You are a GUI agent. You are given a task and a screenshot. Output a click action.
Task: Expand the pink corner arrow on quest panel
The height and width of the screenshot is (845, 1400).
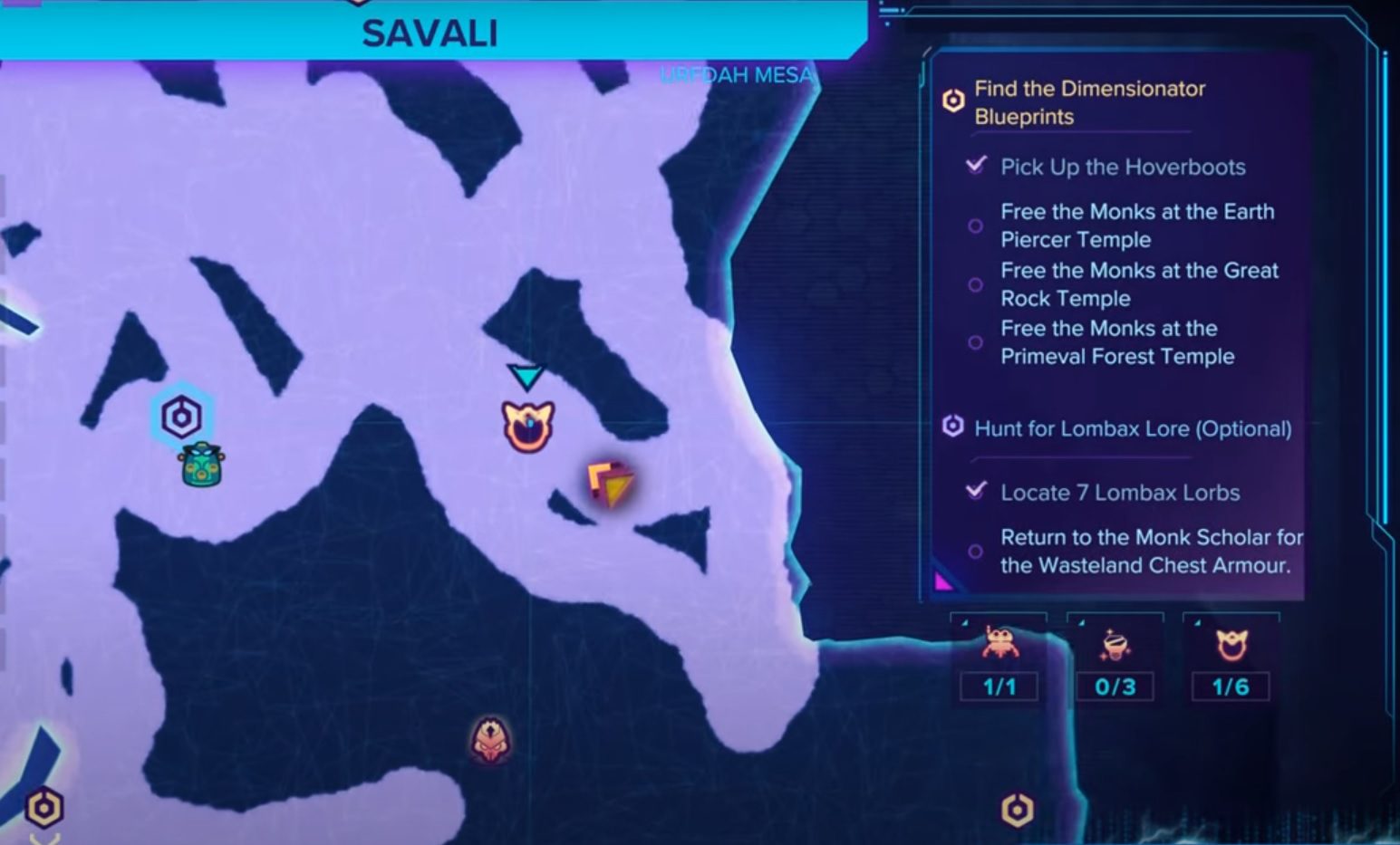[942, 580]
